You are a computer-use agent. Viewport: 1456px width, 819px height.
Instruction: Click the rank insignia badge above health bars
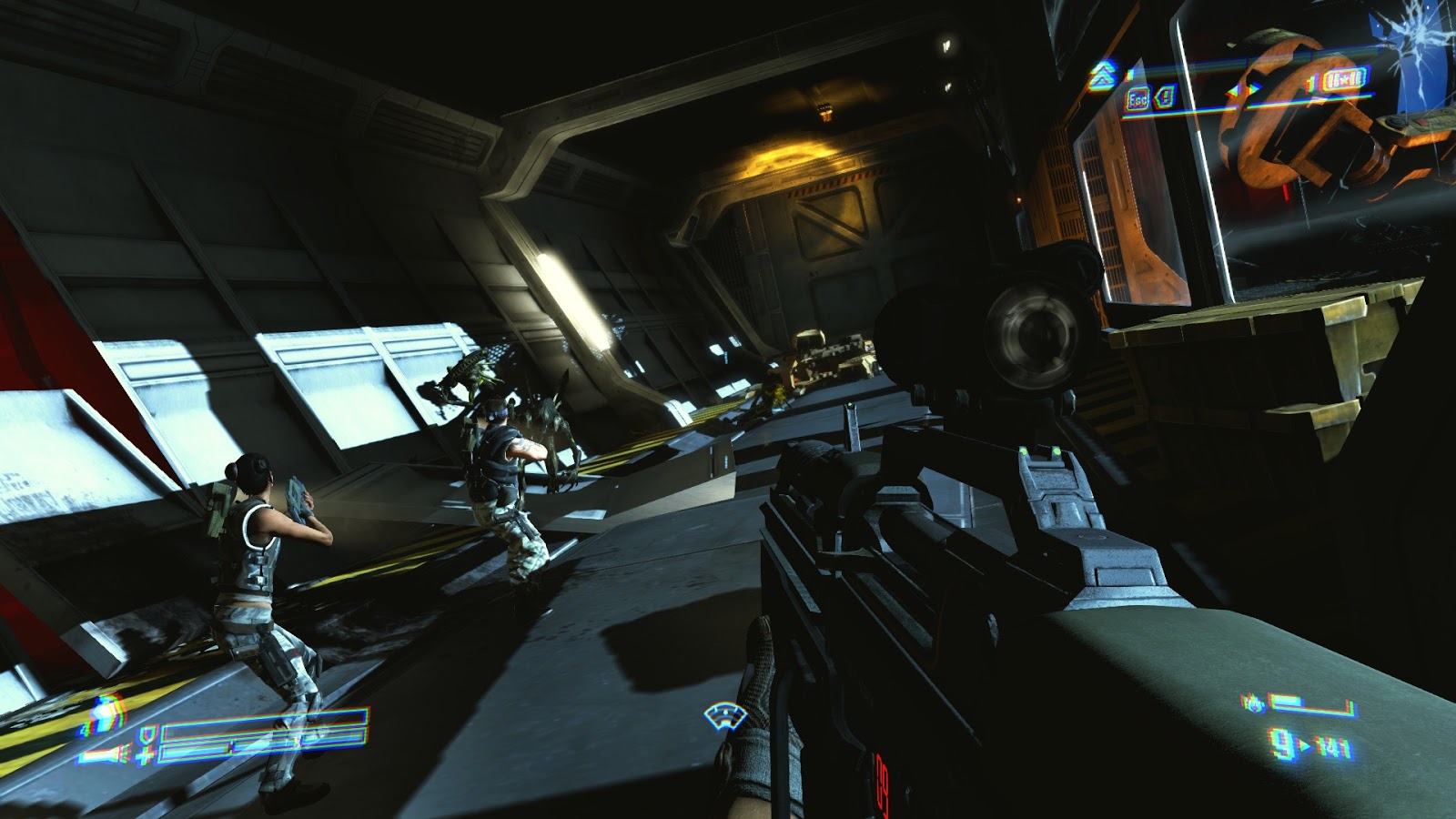click(x=107, y=714)
